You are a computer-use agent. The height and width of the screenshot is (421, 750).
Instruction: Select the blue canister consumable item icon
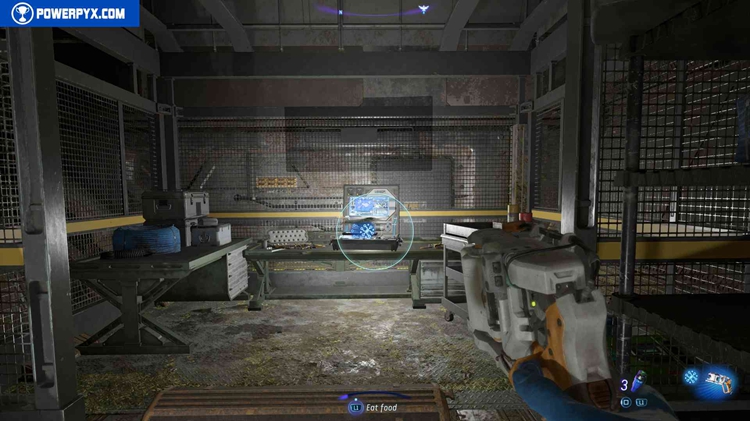click(637, 382)
